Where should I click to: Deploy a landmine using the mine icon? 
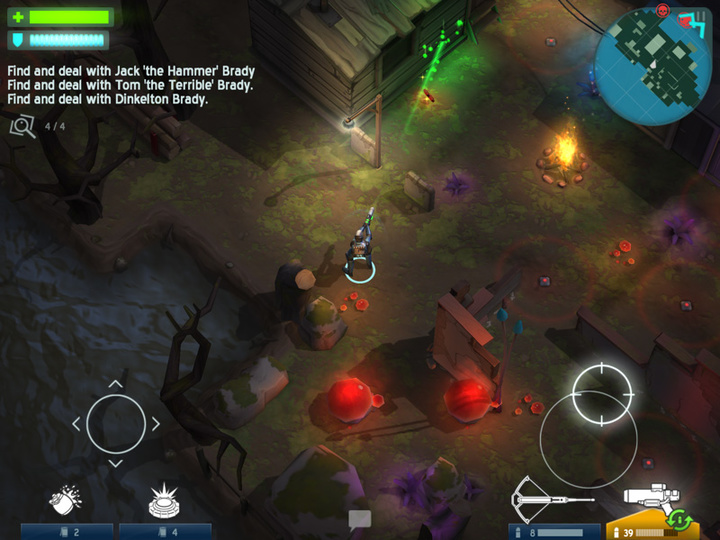(x=163, y=499)
